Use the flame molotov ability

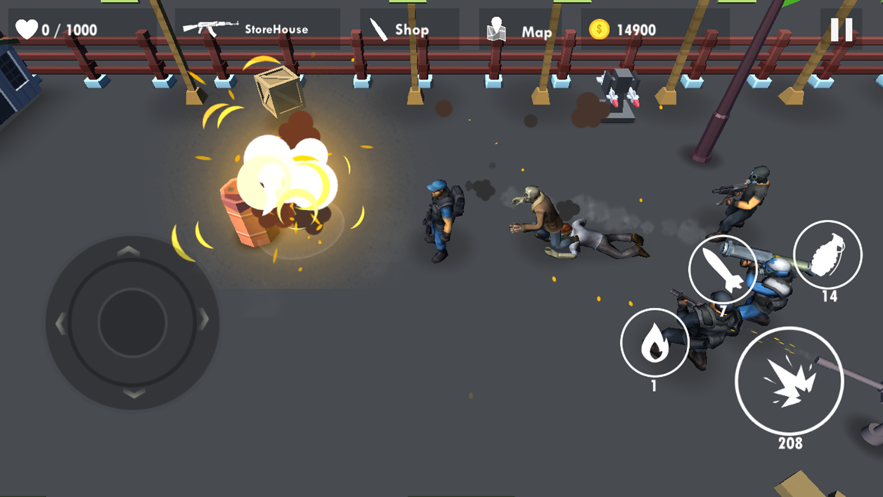(655, 343)
